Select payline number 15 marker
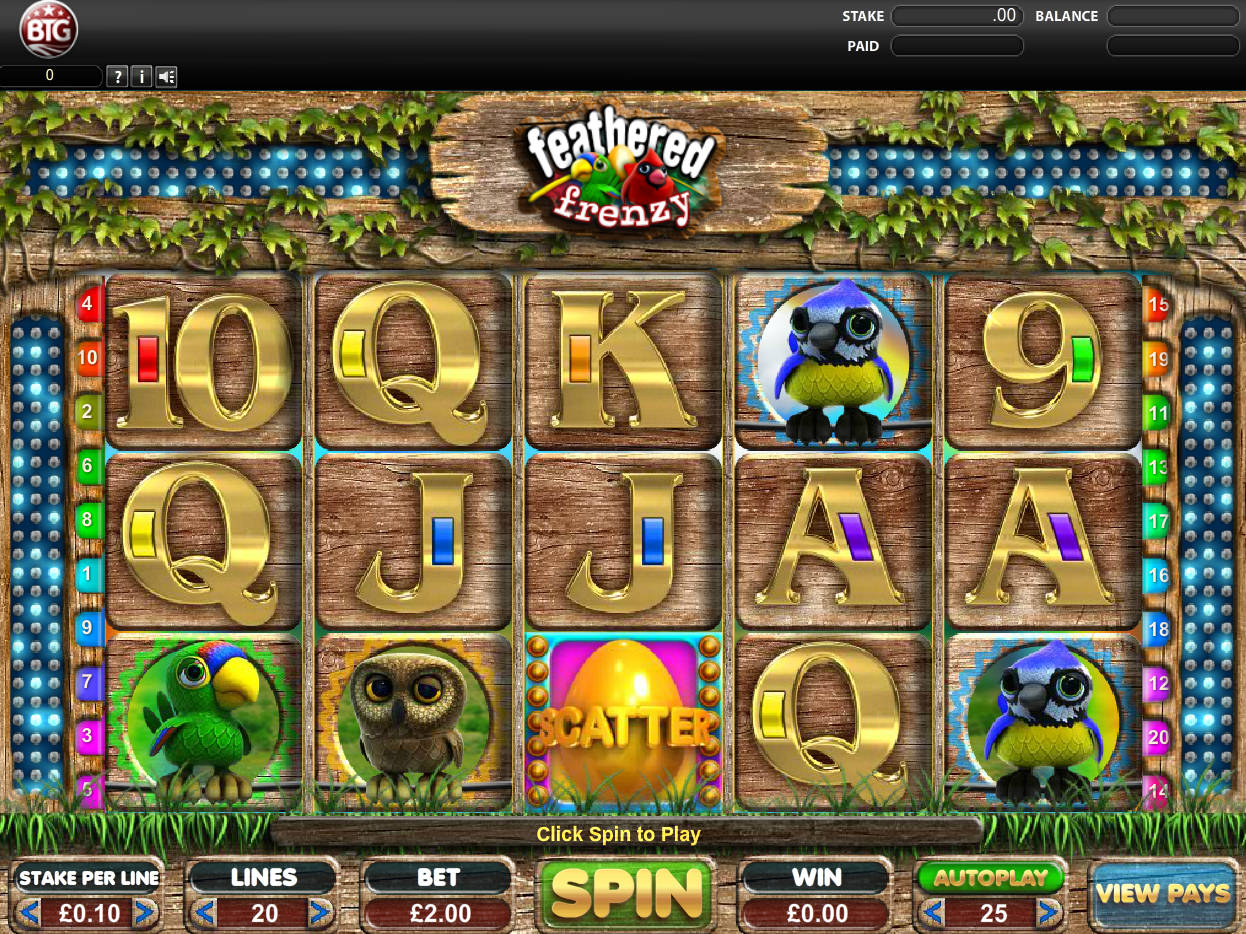Image resolution: width=1246 pixels, height=934 pixels. coord(1157,303)
